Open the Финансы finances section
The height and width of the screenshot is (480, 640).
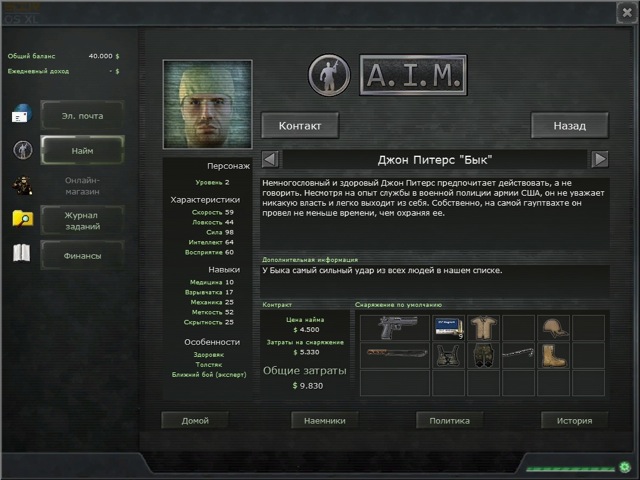pos(82,255)
